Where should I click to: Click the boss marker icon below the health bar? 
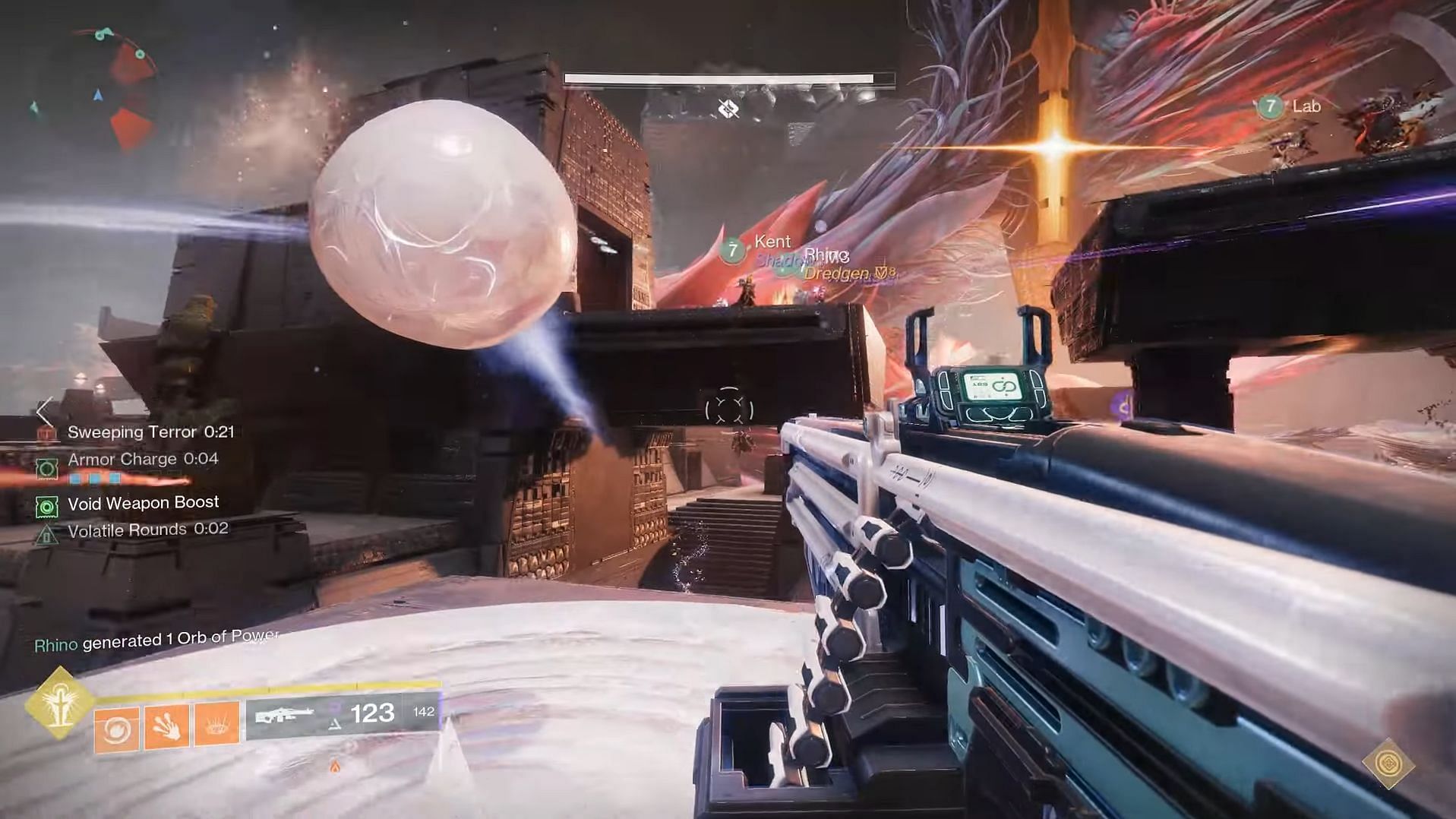(x=728, y=109)
